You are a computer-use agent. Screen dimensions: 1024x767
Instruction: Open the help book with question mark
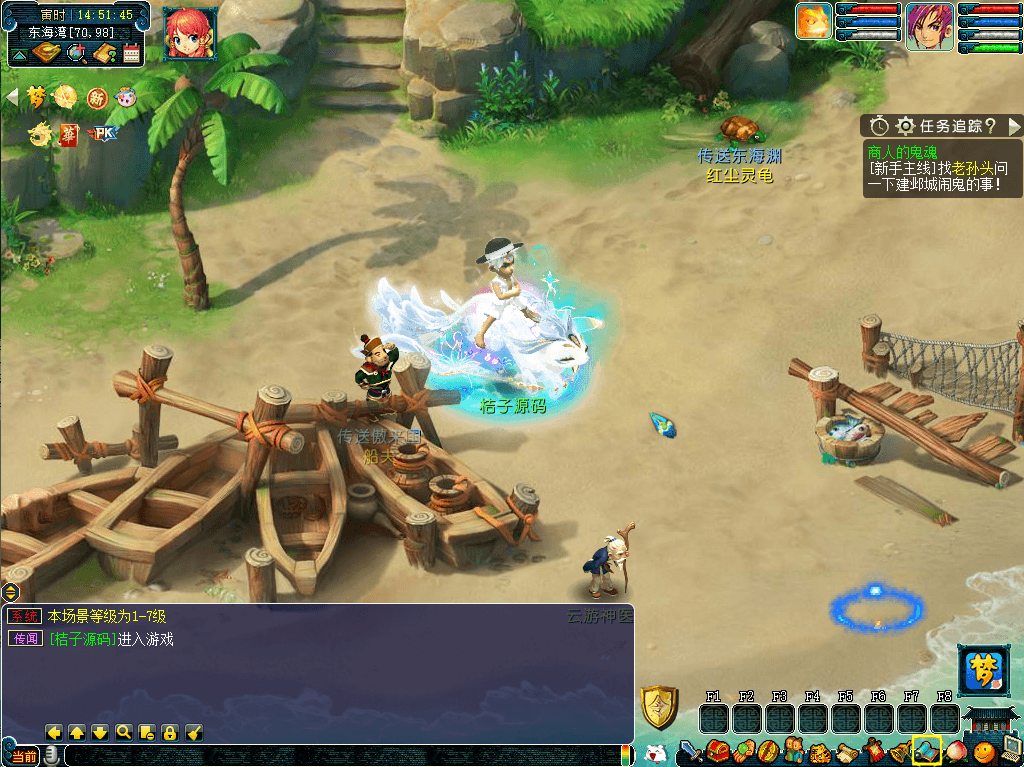click(105, 53)
